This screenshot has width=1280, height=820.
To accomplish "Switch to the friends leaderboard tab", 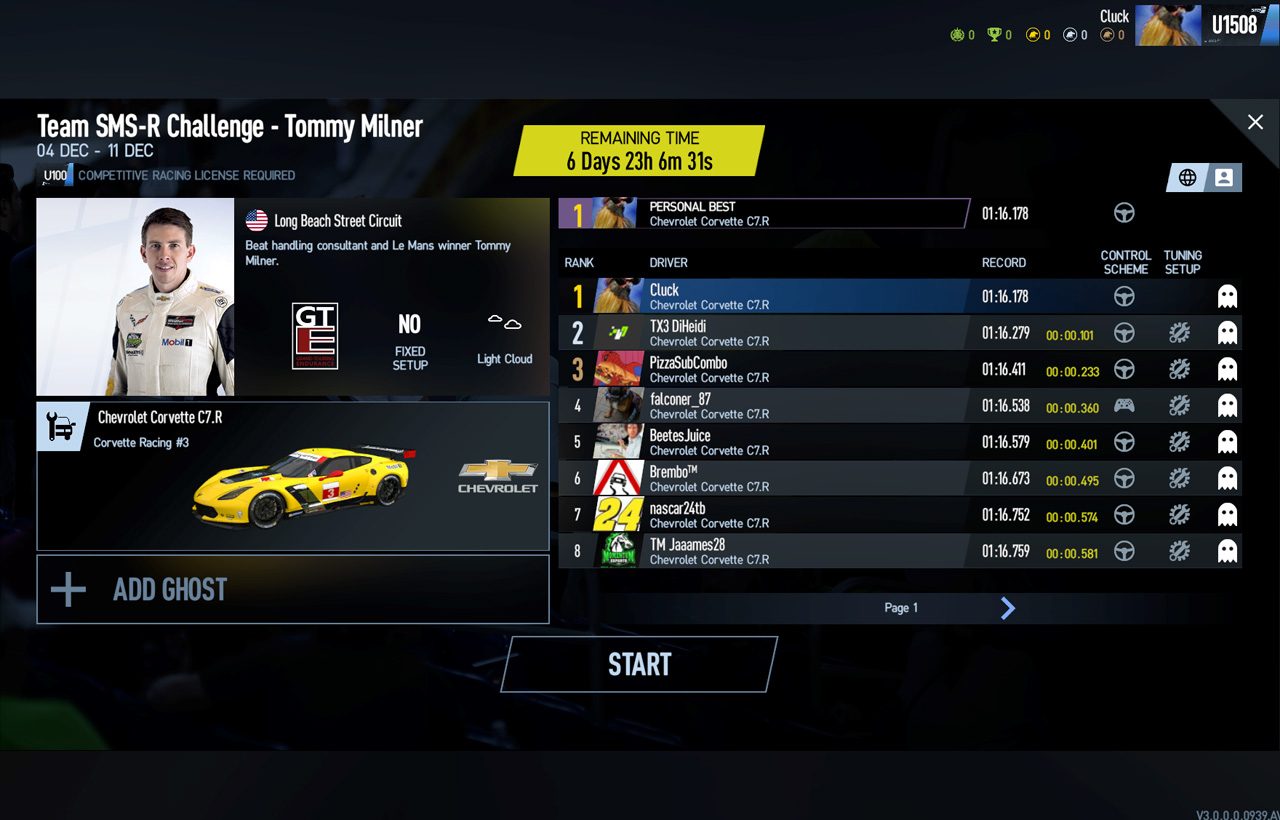I will 1223,178.
